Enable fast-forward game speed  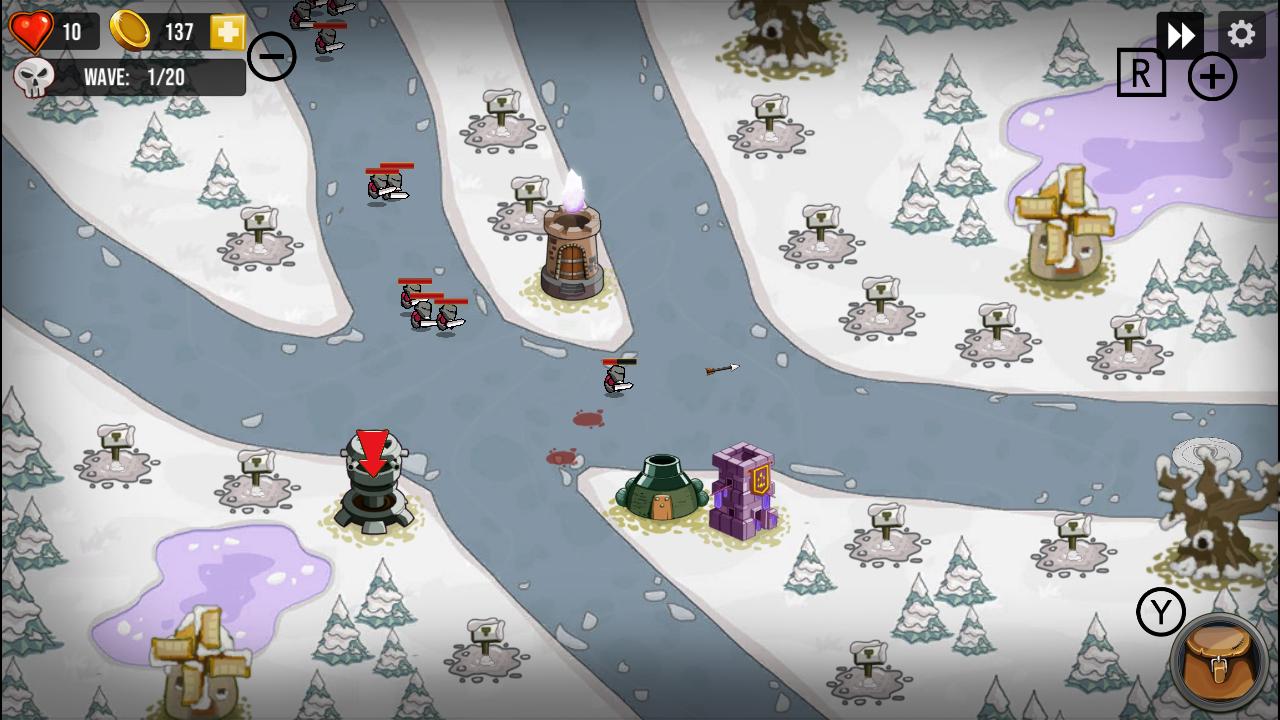coord(1181,33)
